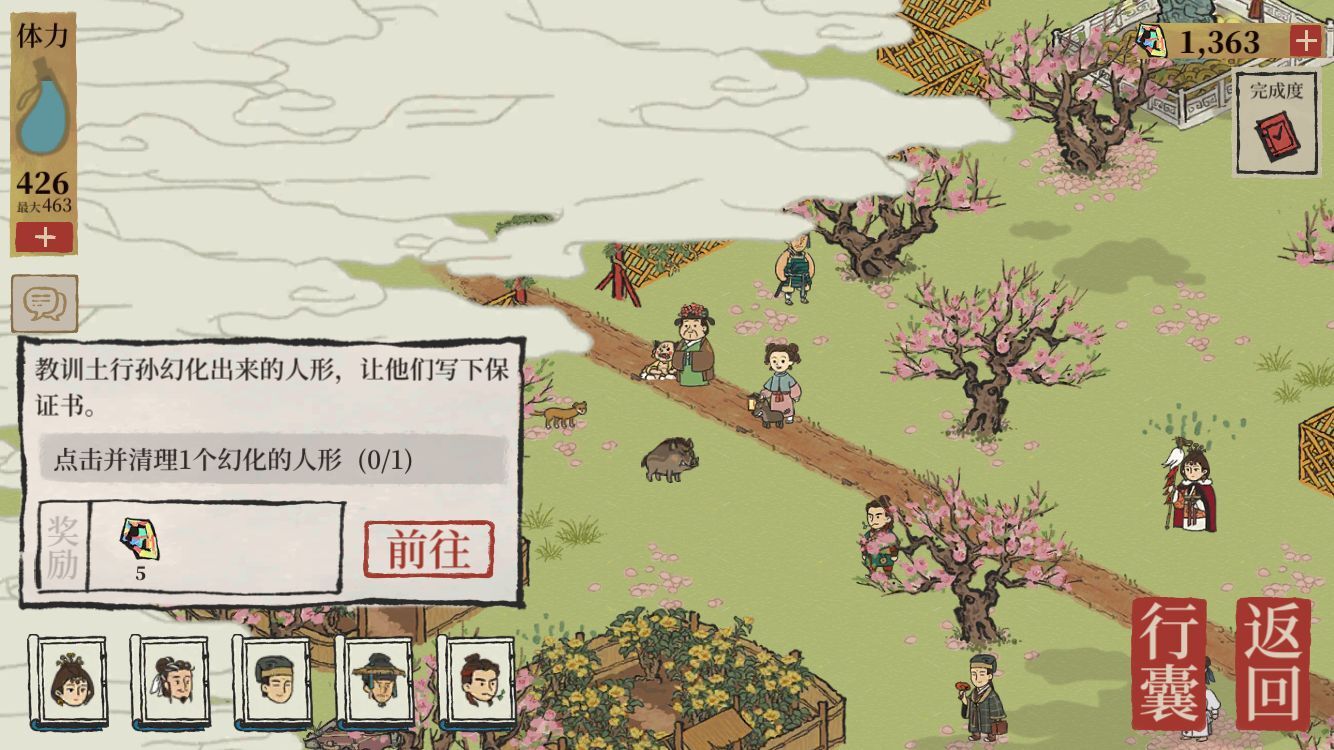The width and height of the screenshot is (1334, 750).
Task: Inspect the gem reward icon in 奖励
Action: (x=140, y=541)
